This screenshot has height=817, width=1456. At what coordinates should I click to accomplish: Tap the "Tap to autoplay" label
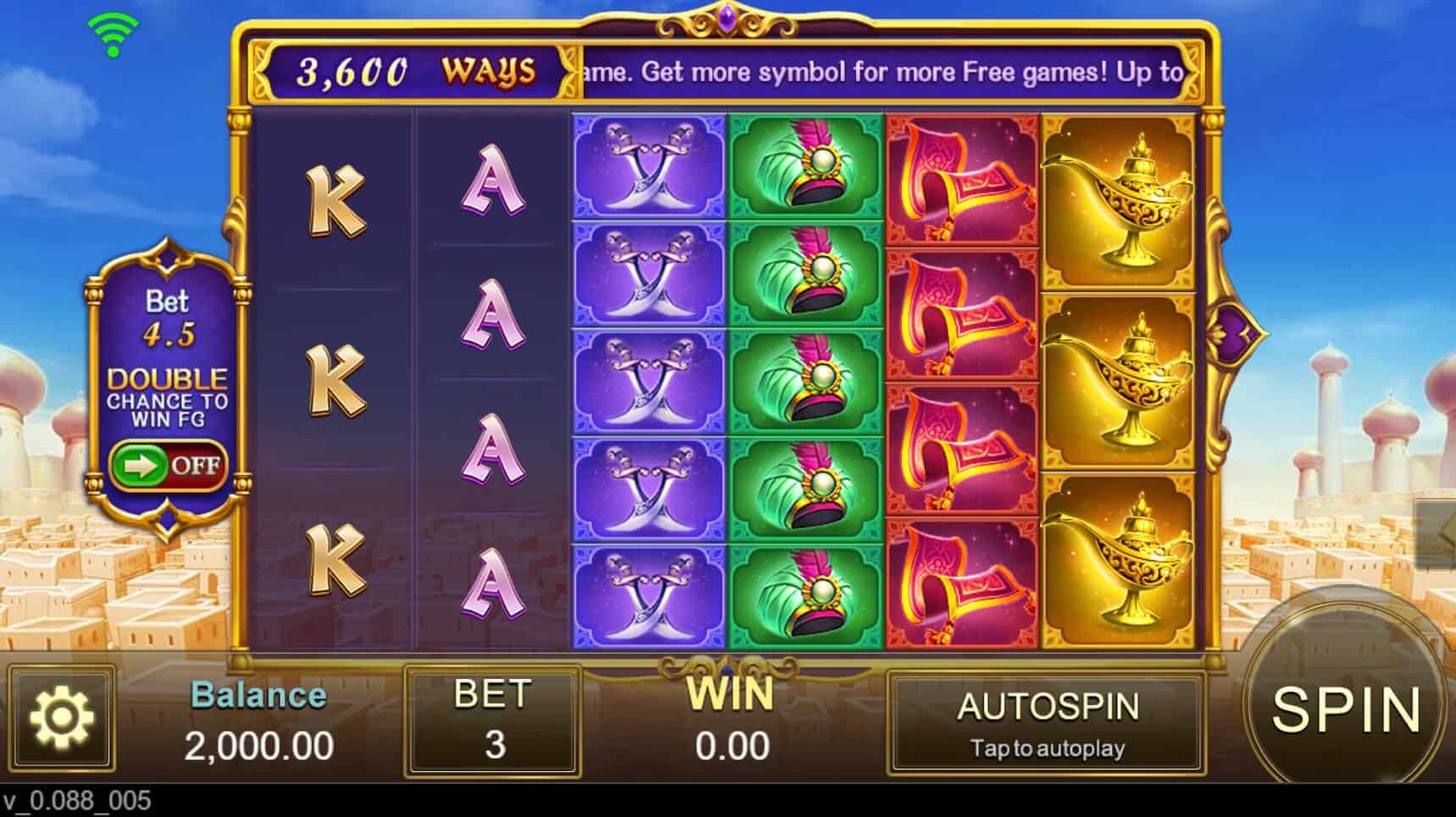[1048, 748]
